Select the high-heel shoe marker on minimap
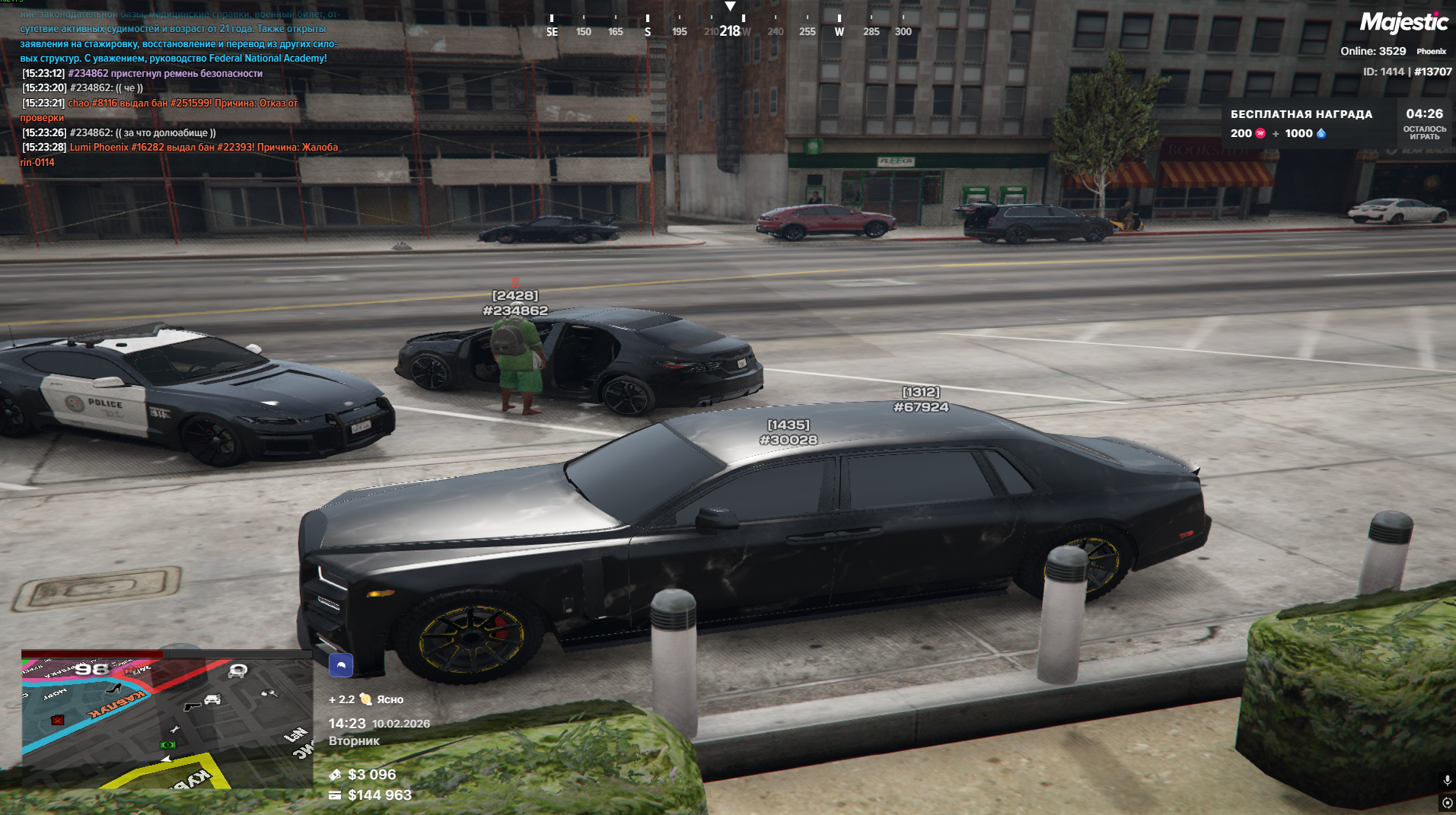 114,688
